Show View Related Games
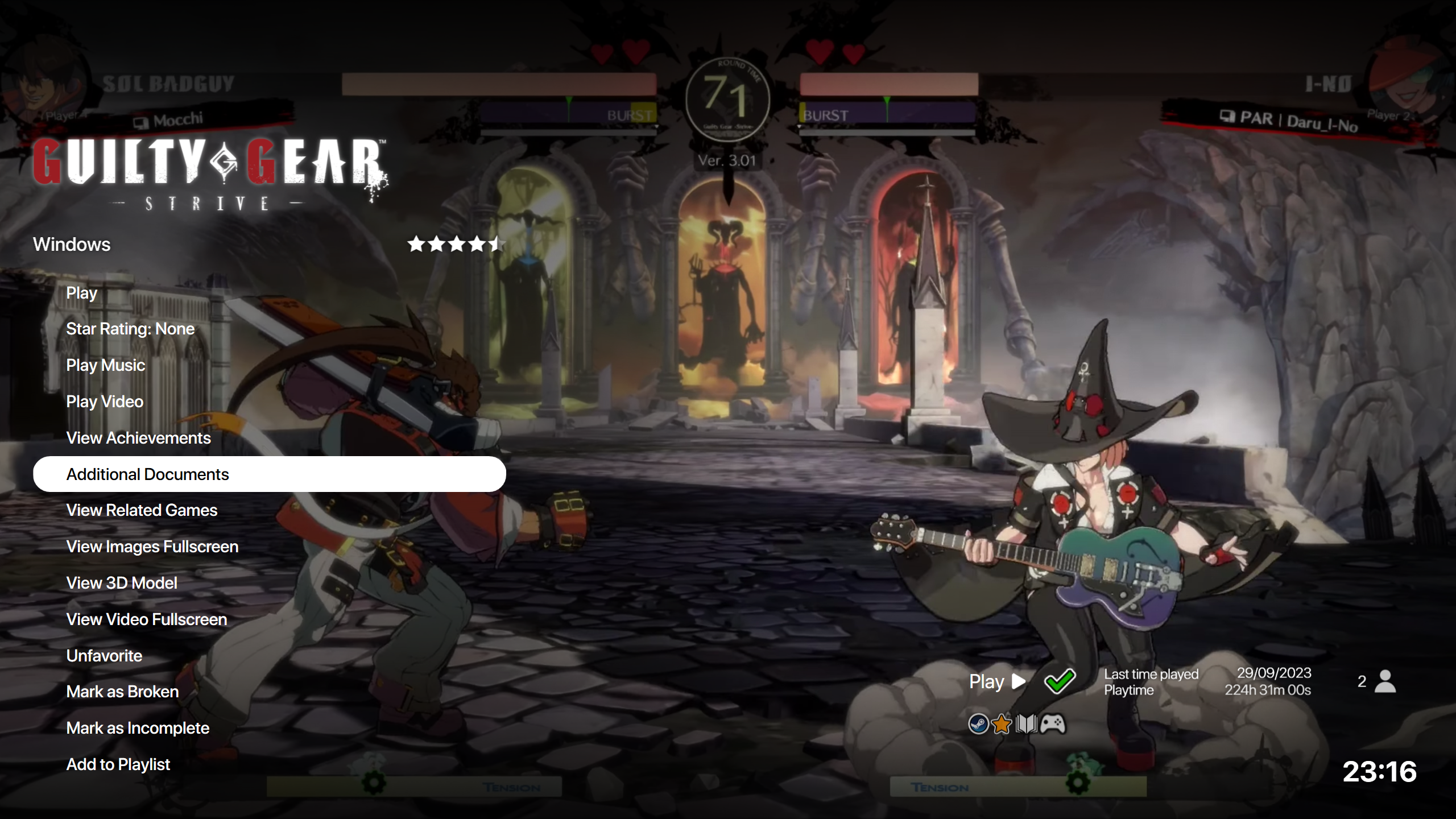This screenshot has height=819, width=1456. click(142, 510)
